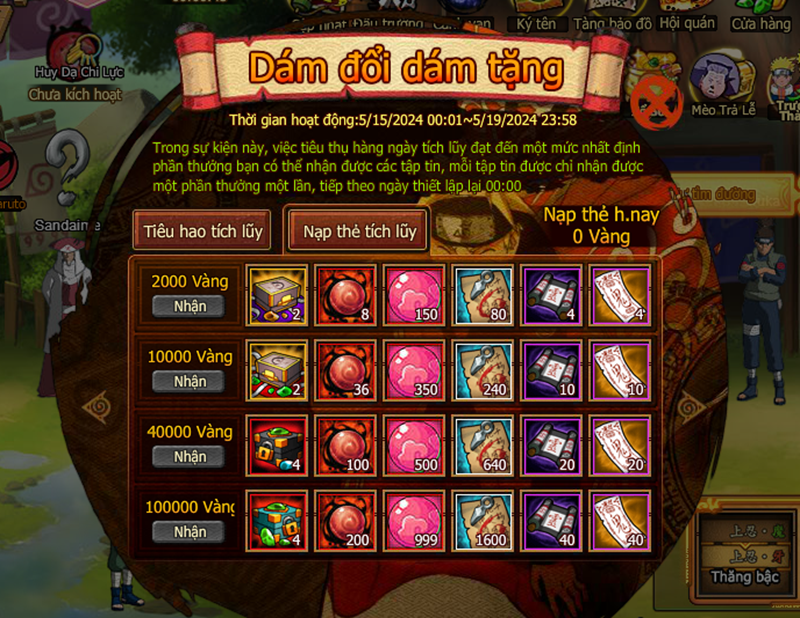Screen dimensions: 800x618
Task: Open the Cửa hàng shop
Action: 760,17
